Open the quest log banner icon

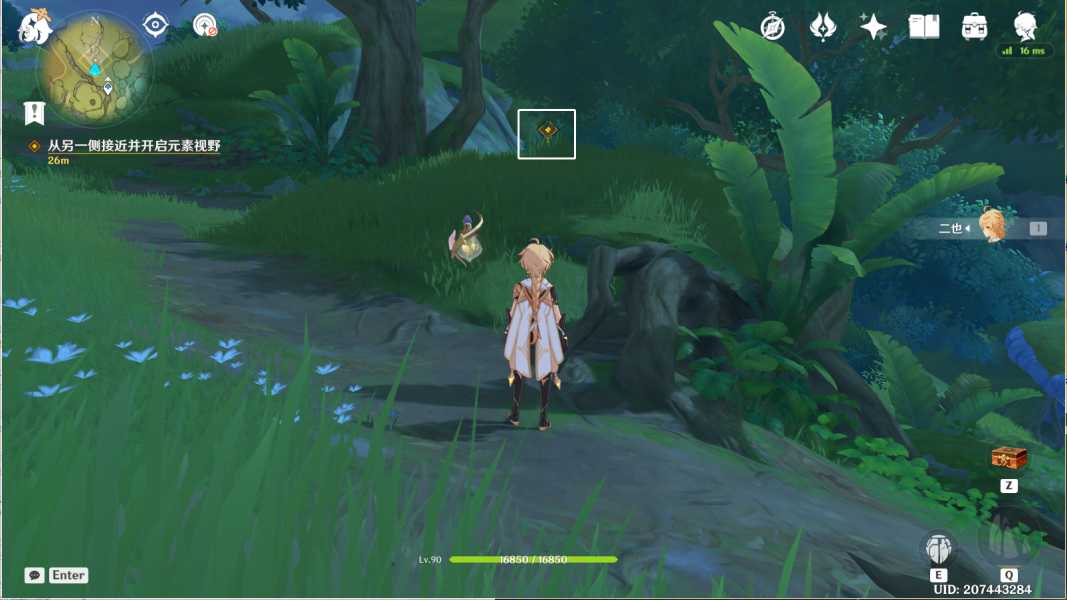35,112
